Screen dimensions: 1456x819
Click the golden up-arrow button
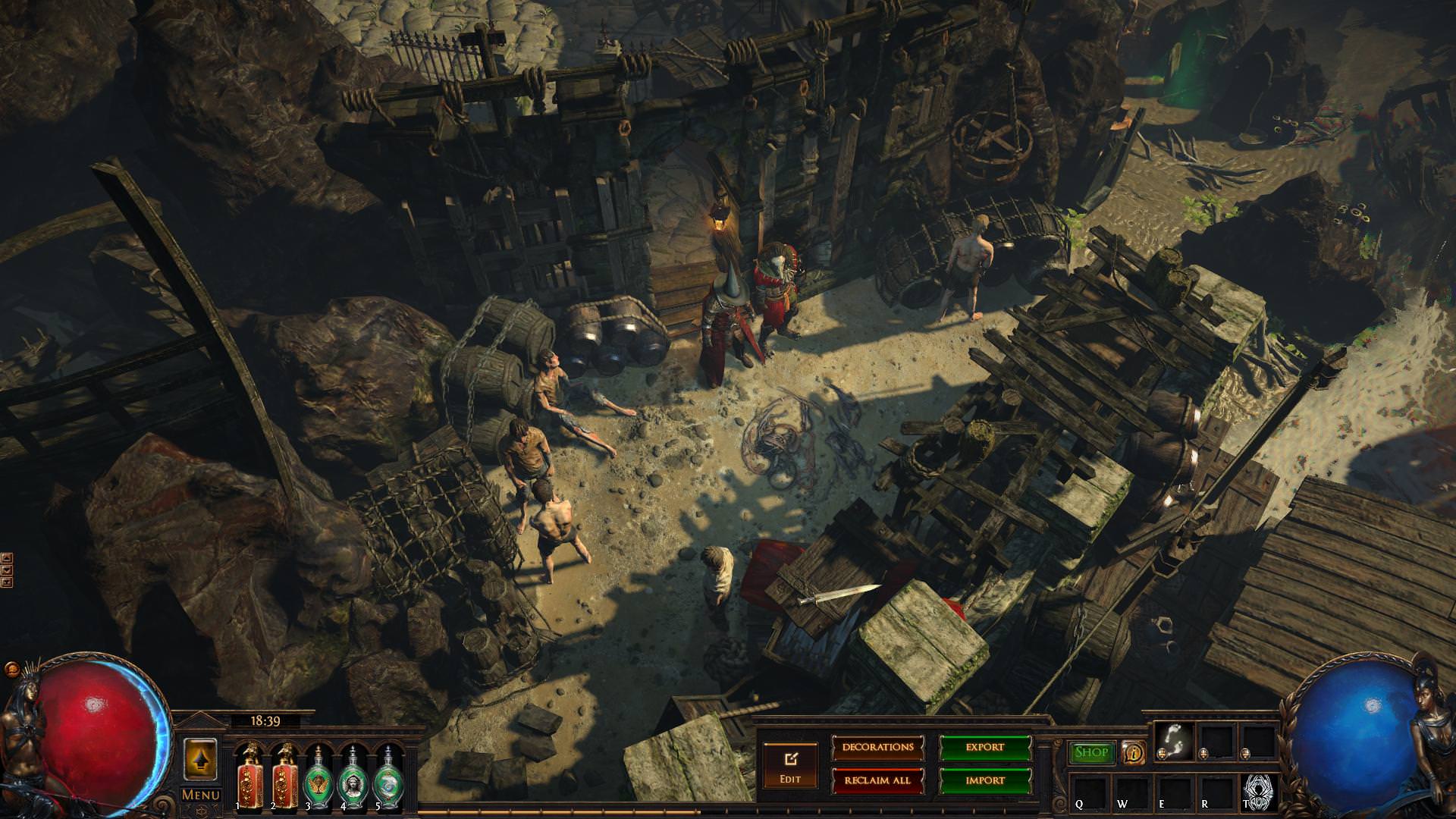coord(200,758)
